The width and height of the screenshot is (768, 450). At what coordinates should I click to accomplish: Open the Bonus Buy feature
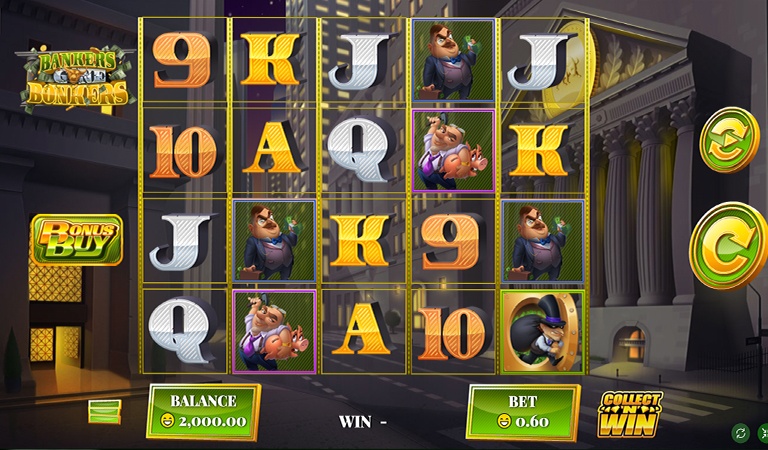pos(77,238)
